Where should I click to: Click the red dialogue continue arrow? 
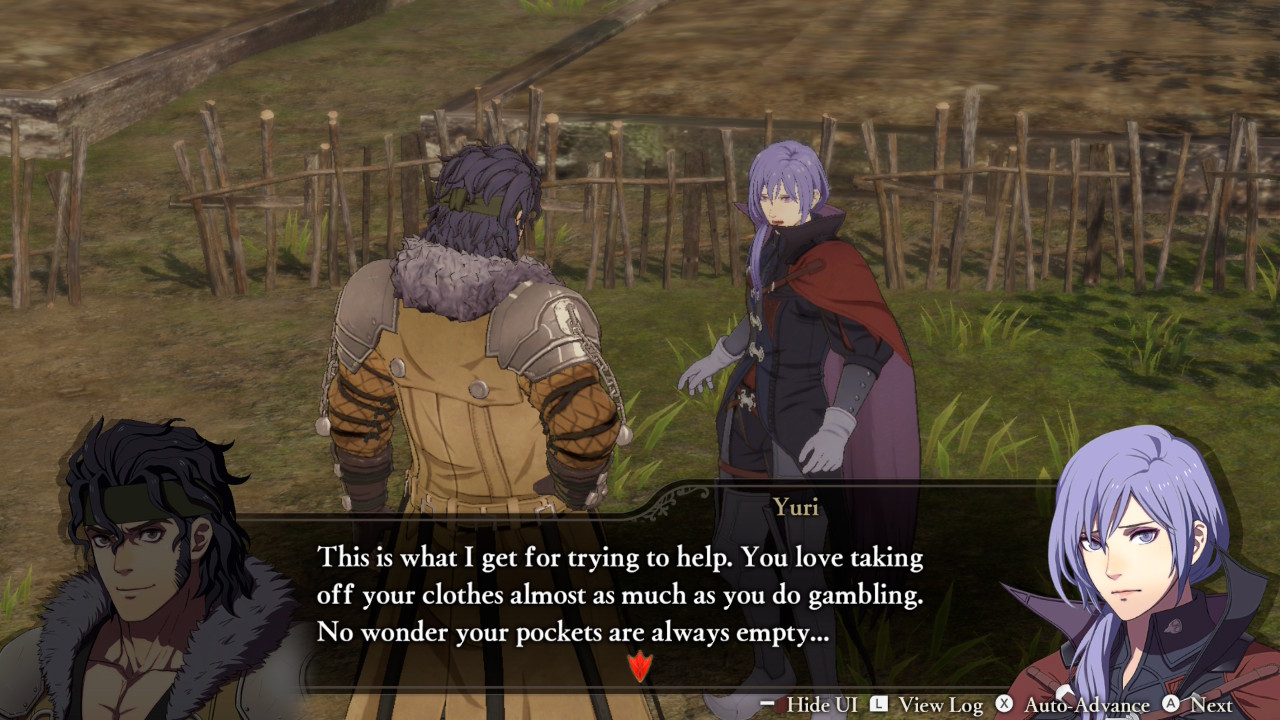click(x=639, y=665)
